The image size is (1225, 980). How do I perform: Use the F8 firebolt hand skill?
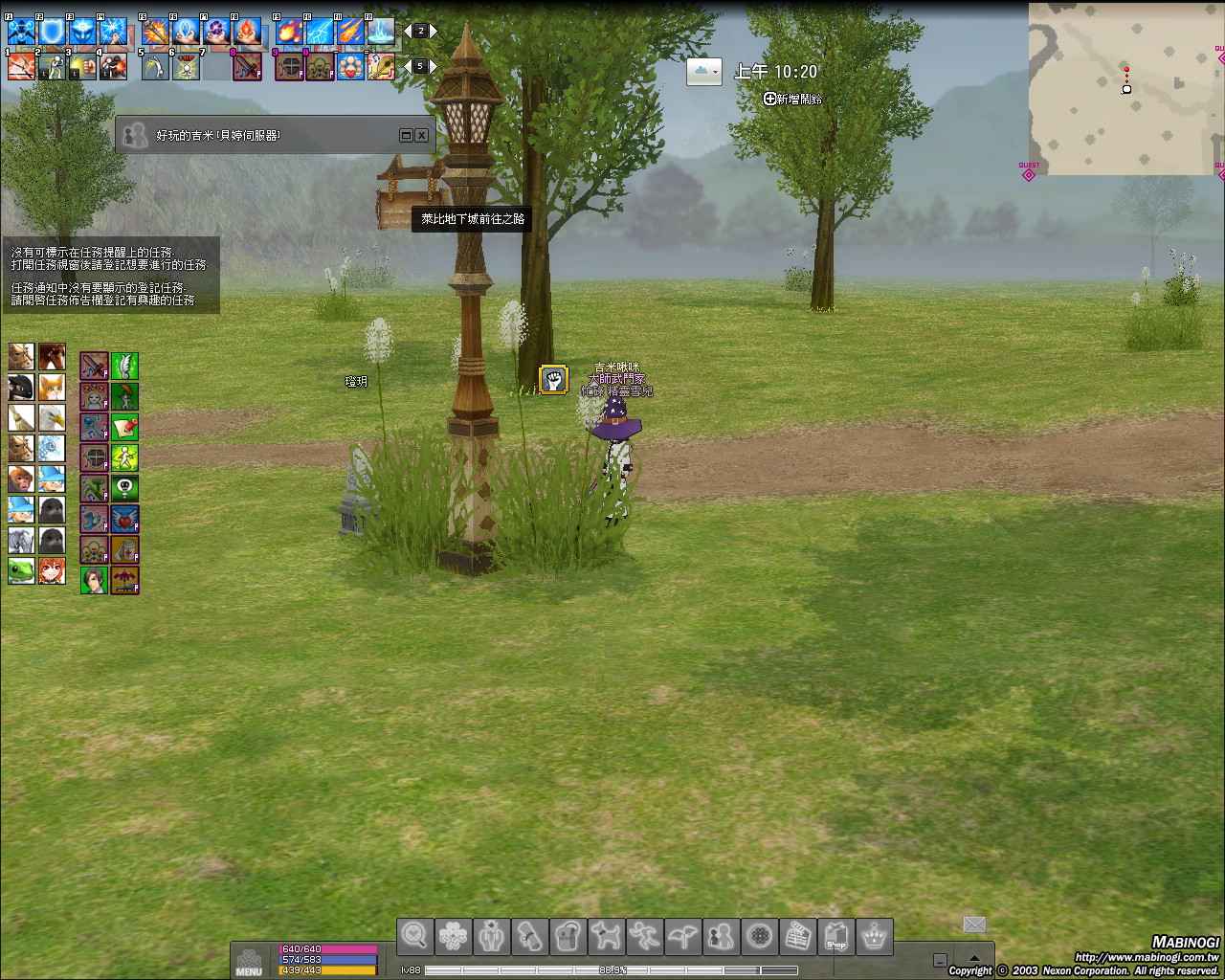(x=247, y=33)
